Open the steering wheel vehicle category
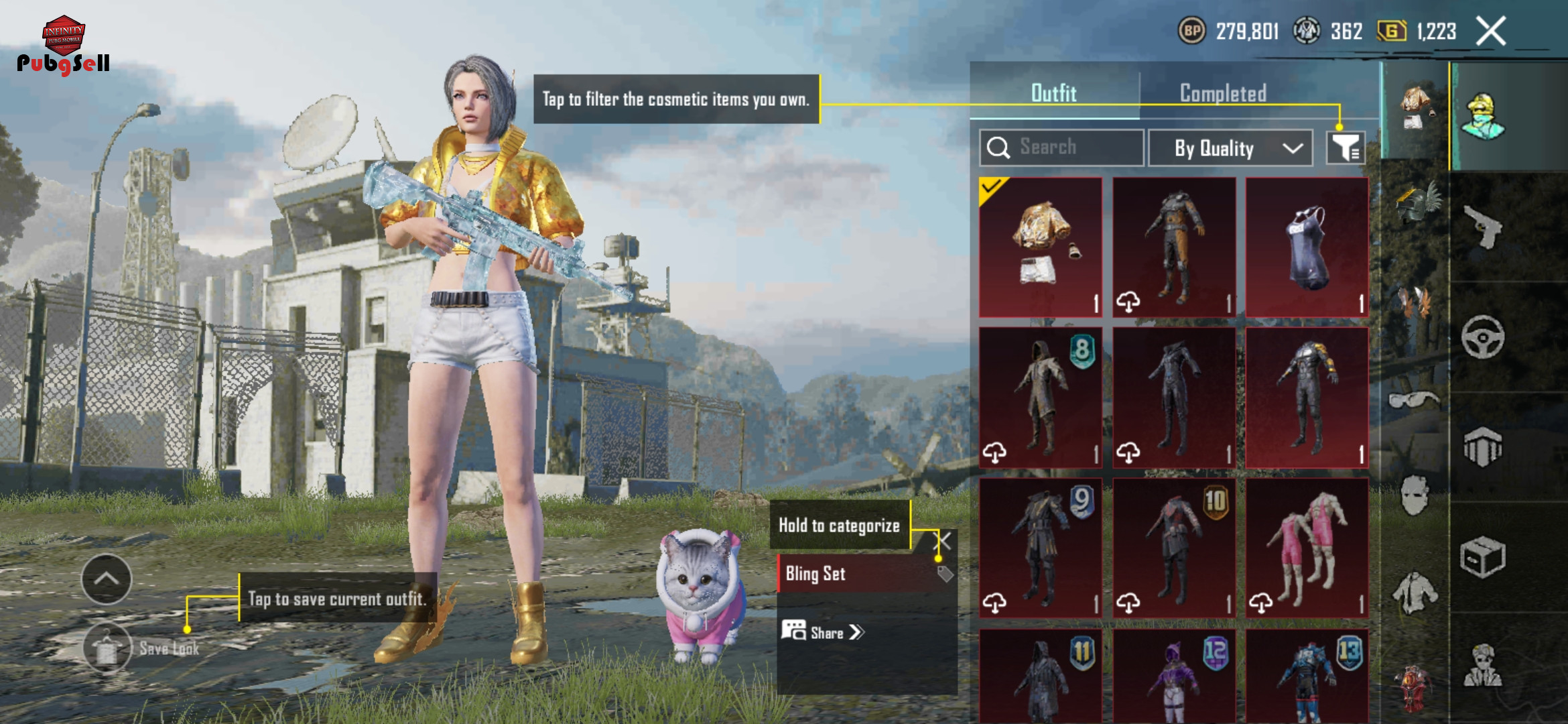The height and width of the screenshot is (724, 1568). (x=1483, y=337)
